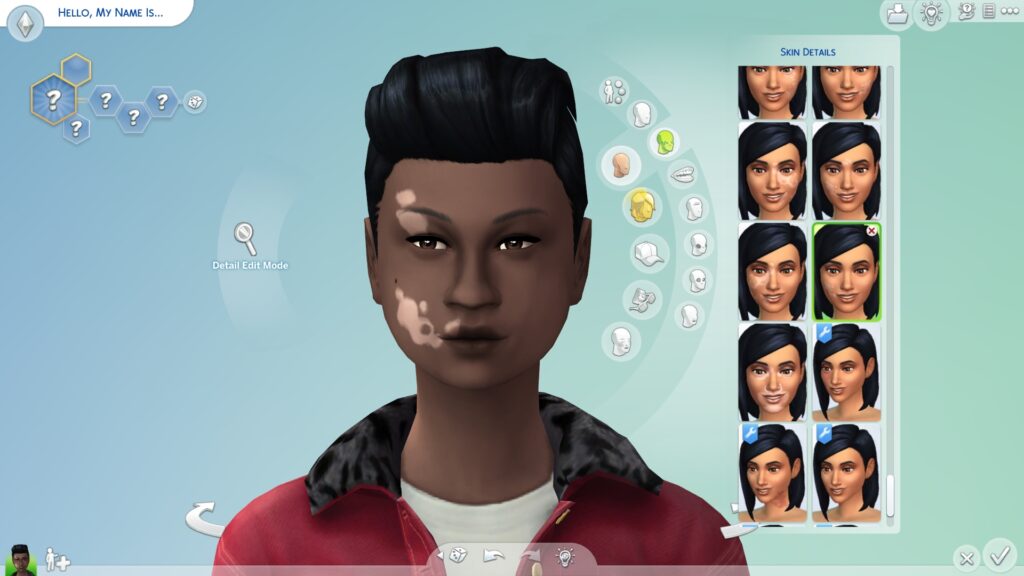Remove the selected green-highlighted skin detail

[x=872, y=231]
